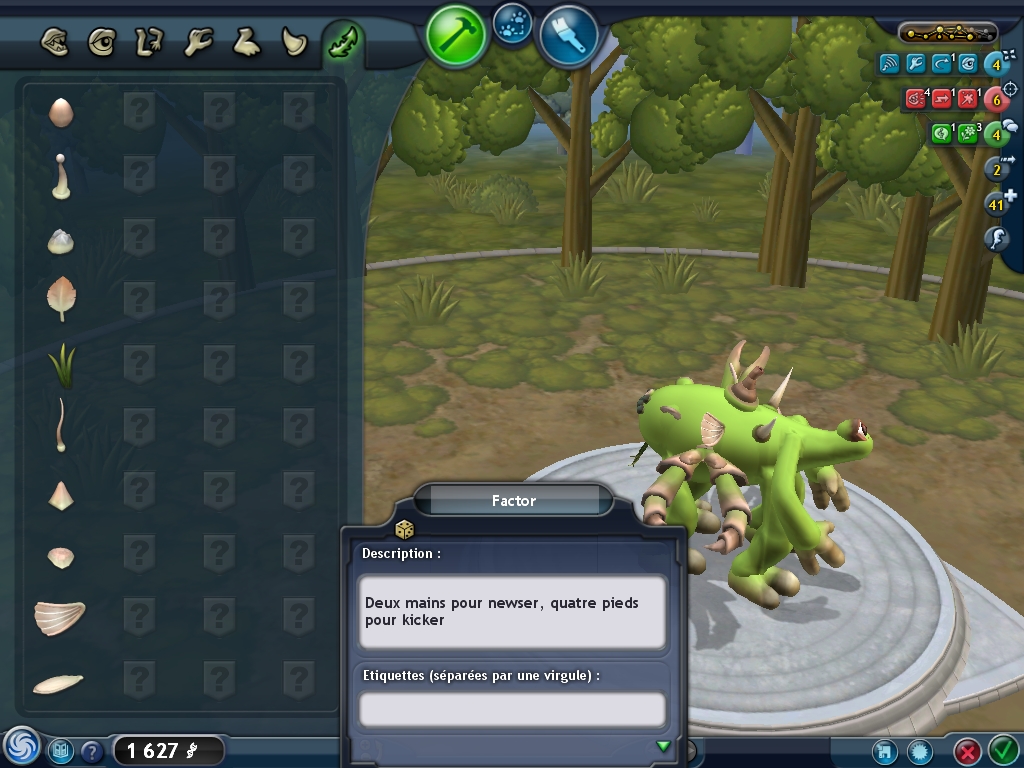Open the mouth parts category

pyautogui.click(x=54, y=42)
